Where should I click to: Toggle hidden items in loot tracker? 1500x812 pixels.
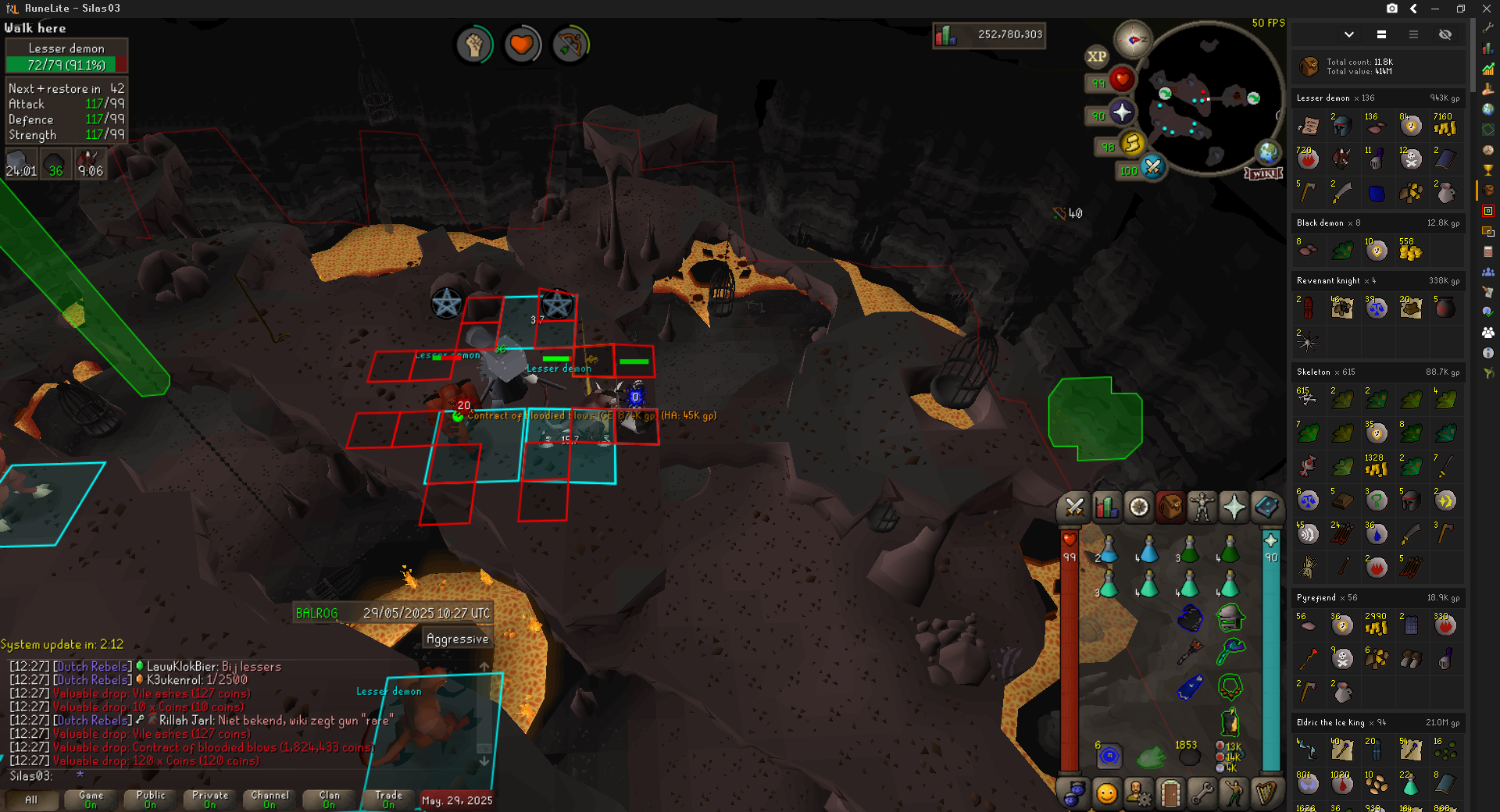pos(1445,34)
